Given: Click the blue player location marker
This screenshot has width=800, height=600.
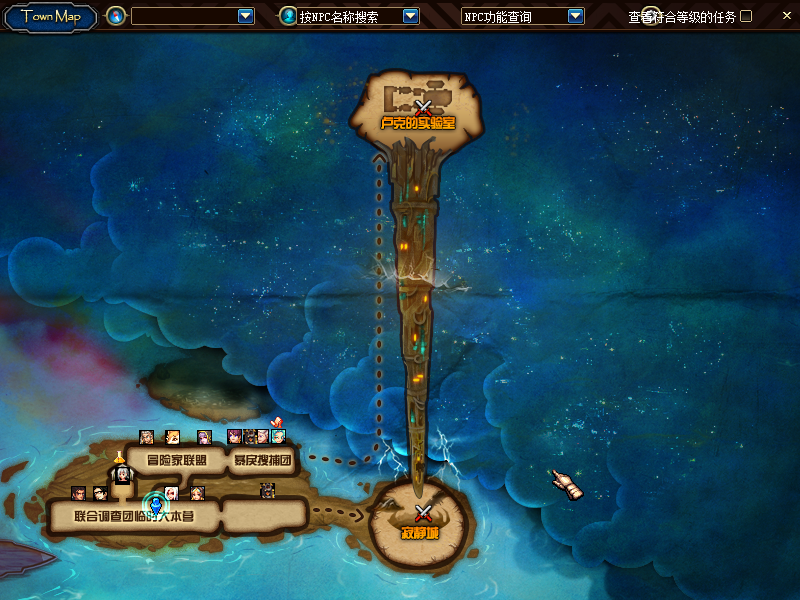Looking at the screenshot, I should pyautogui.click(x=155, y=505).
